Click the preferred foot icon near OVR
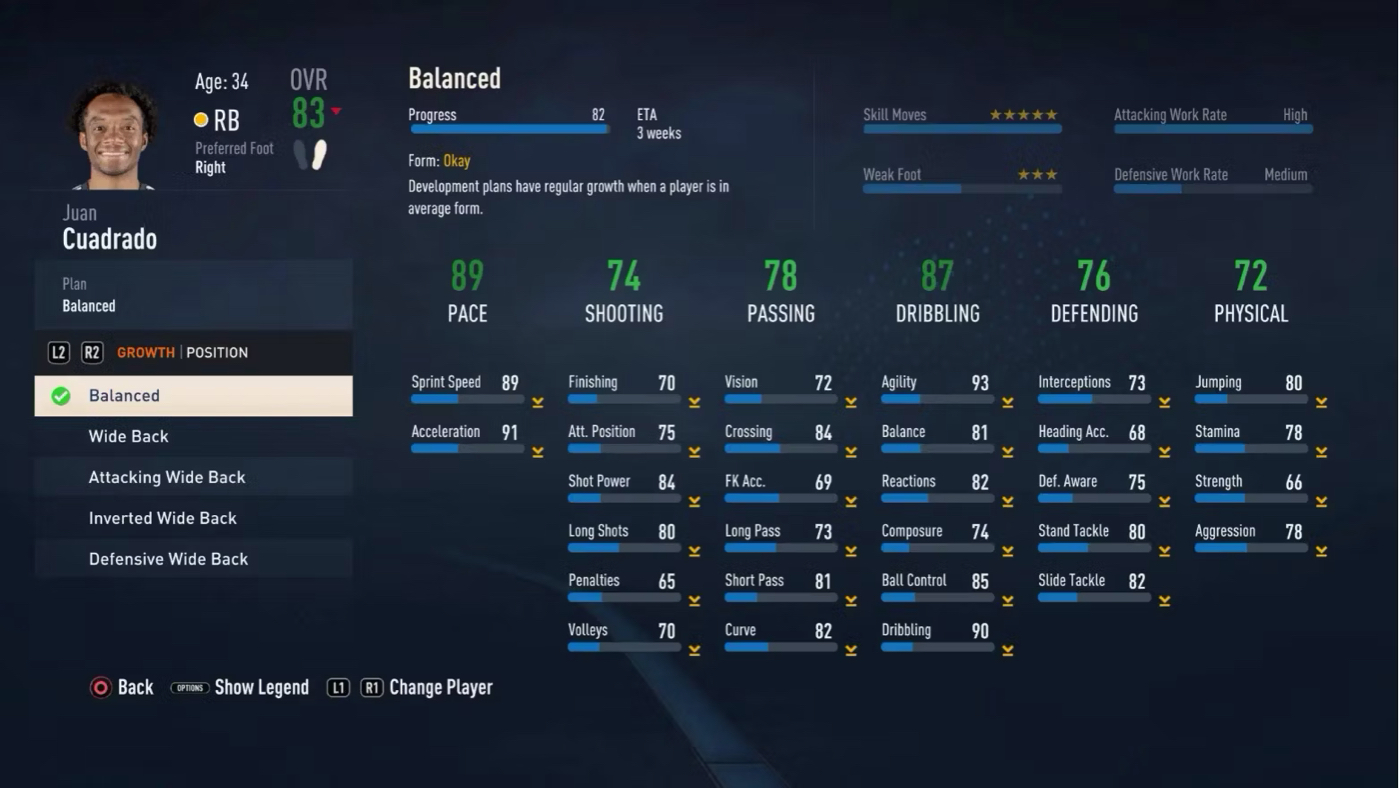 pyautogui.click(x=310, y=155)
